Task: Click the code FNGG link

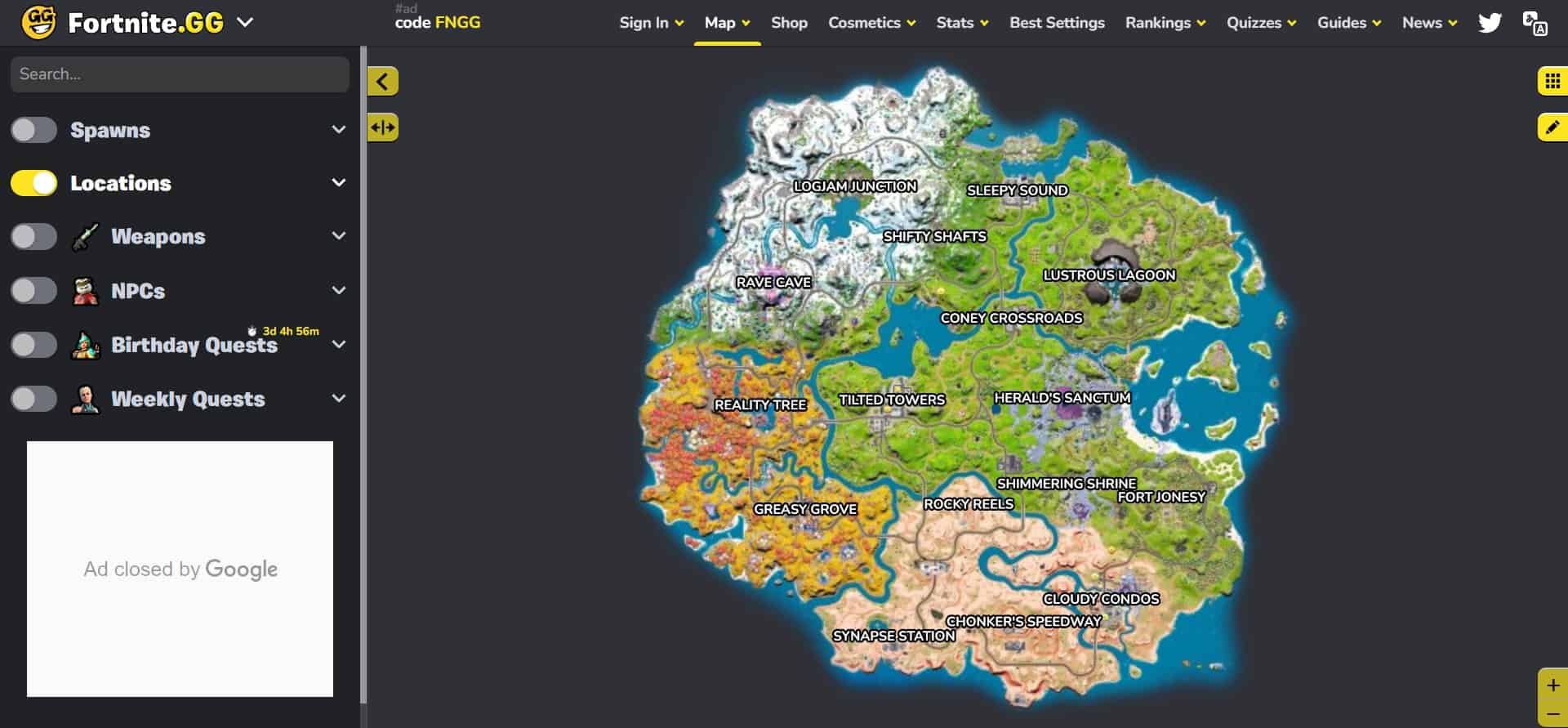Action: pos(438,23)
